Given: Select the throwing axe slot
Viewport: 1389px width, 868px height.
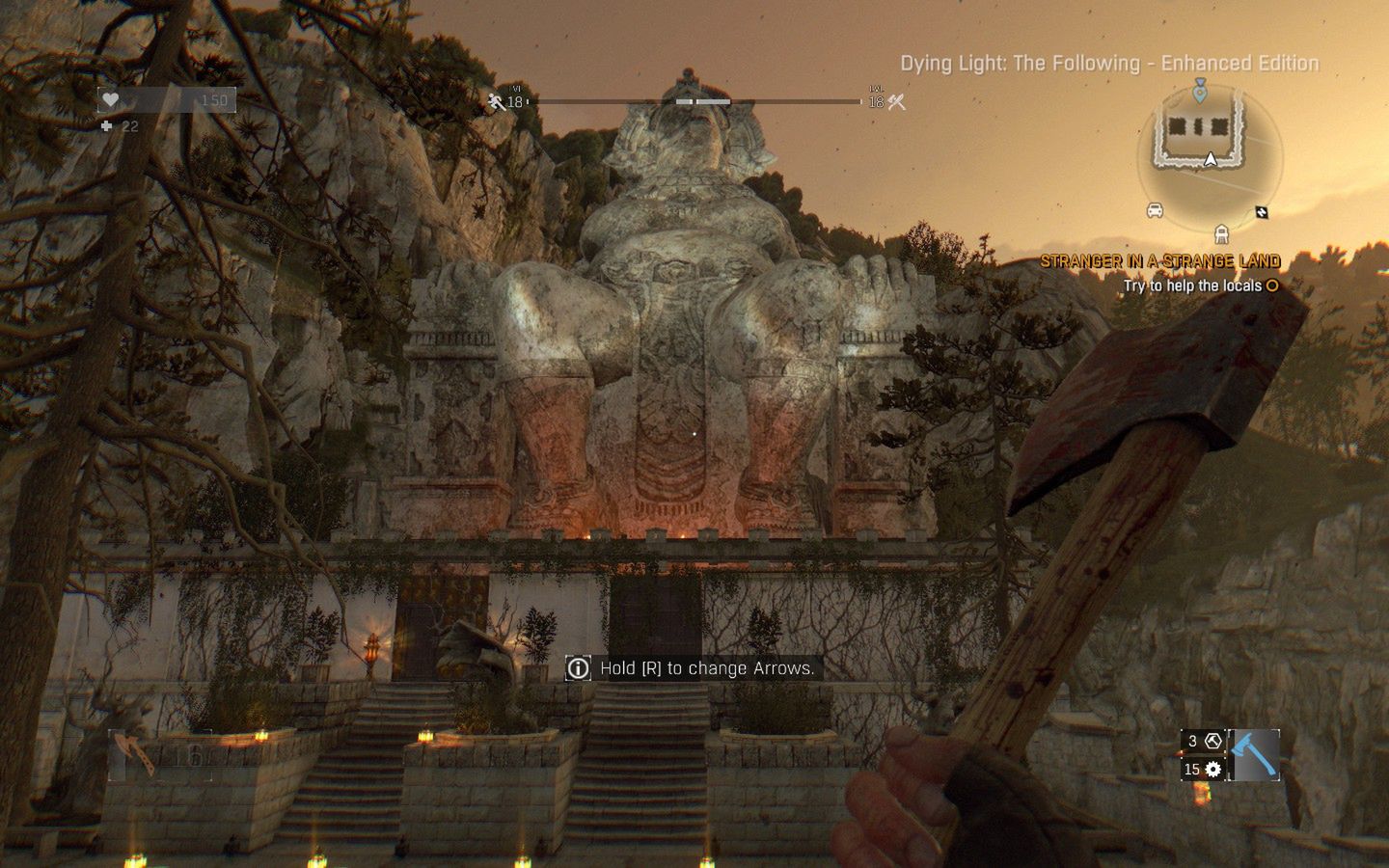Looking at the screenshot, I should (x=136, y=753).
